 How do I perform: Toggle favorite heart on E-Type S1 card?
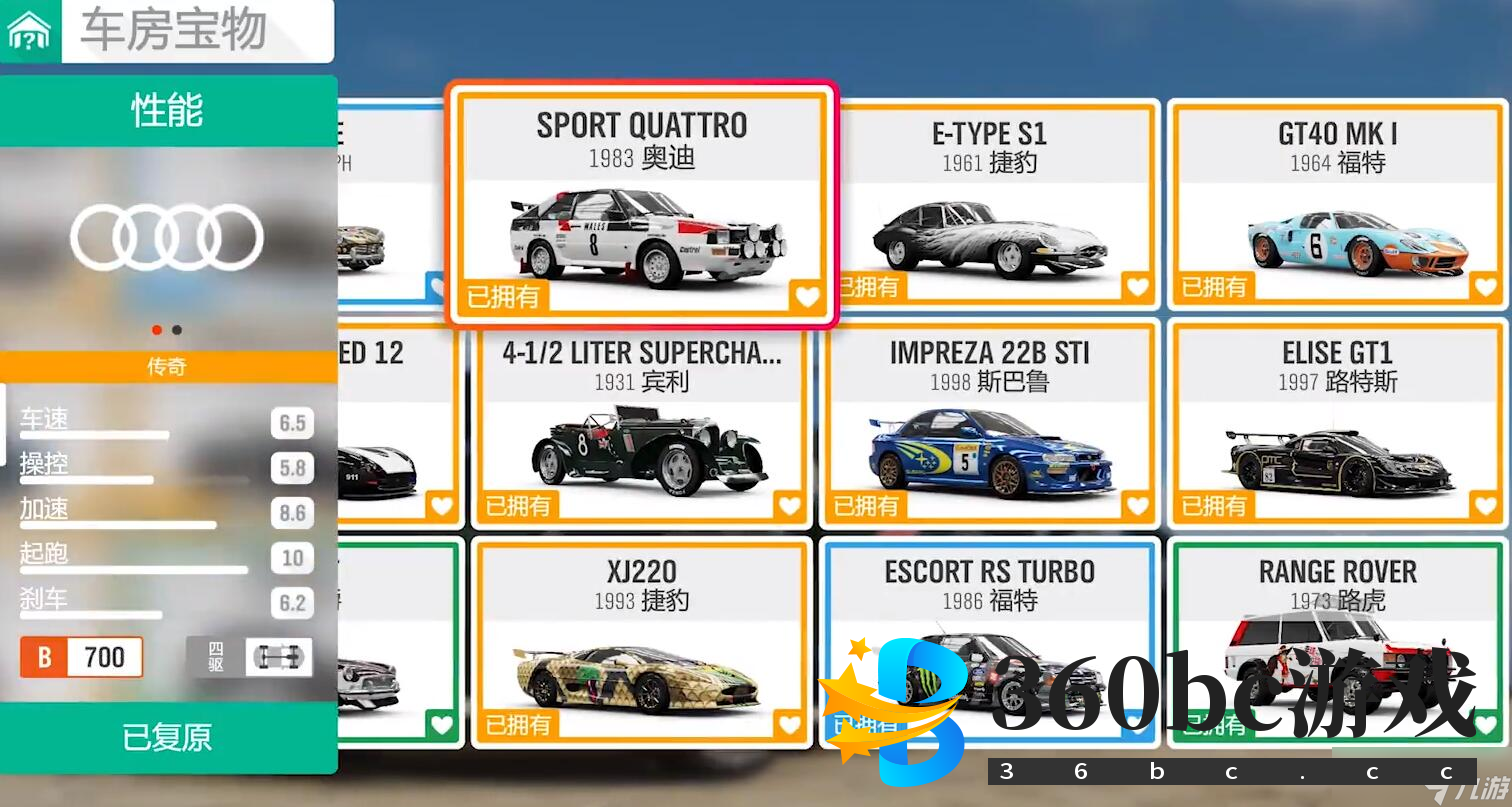1137,288
